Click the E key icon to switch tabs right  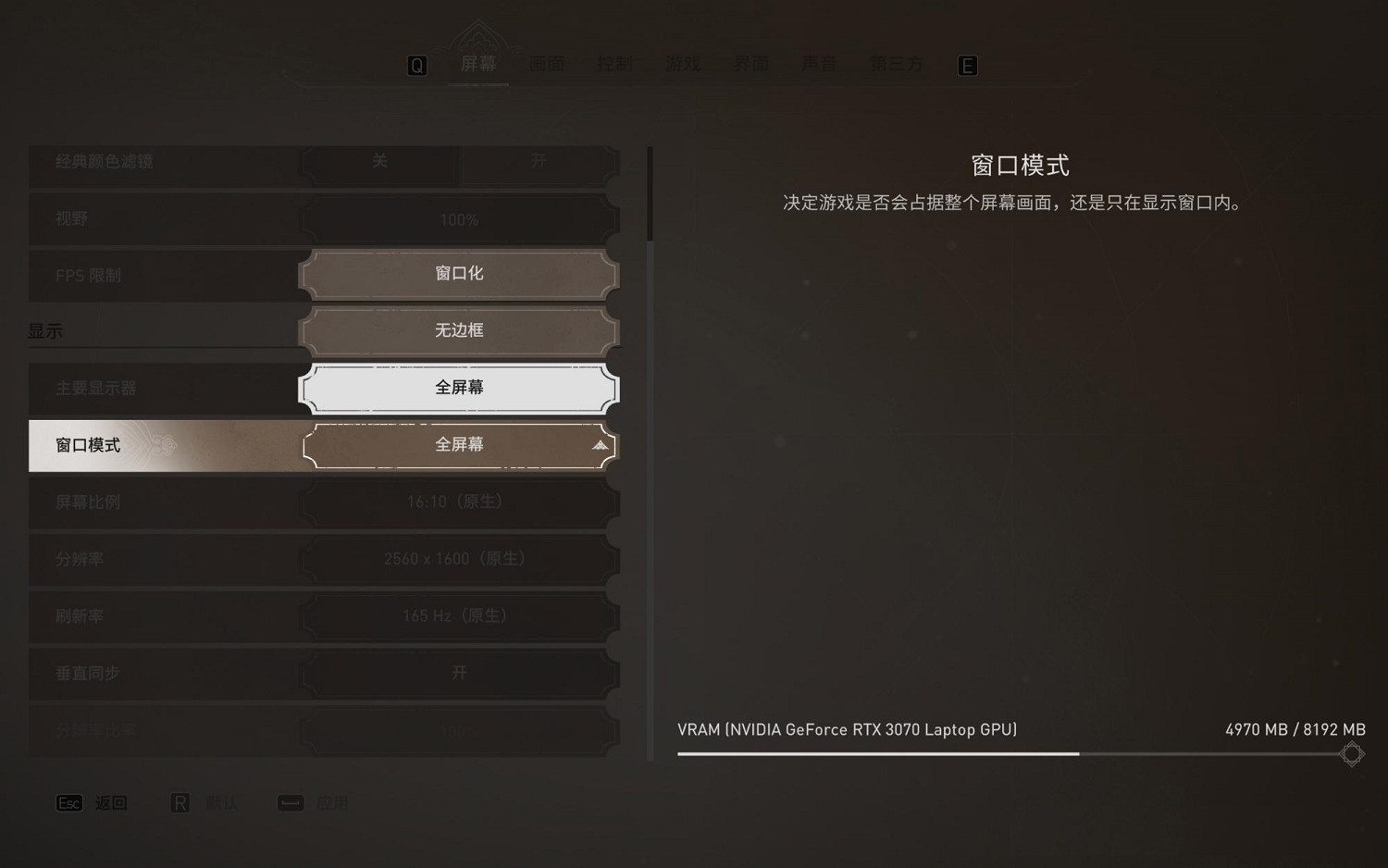point(966,65)
